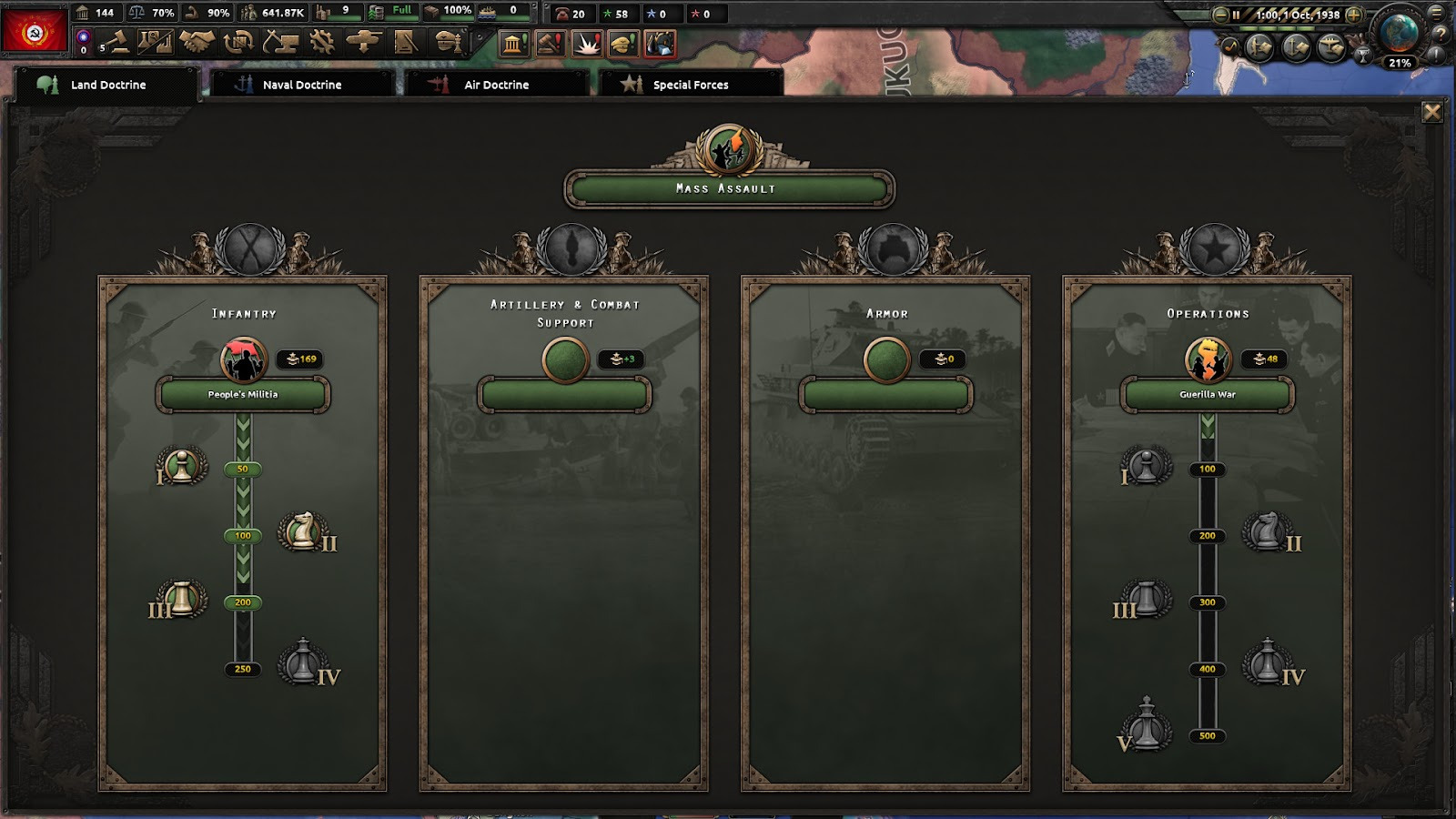
Task: Open the Air Doctrine tab
Action: click(496, 85)
